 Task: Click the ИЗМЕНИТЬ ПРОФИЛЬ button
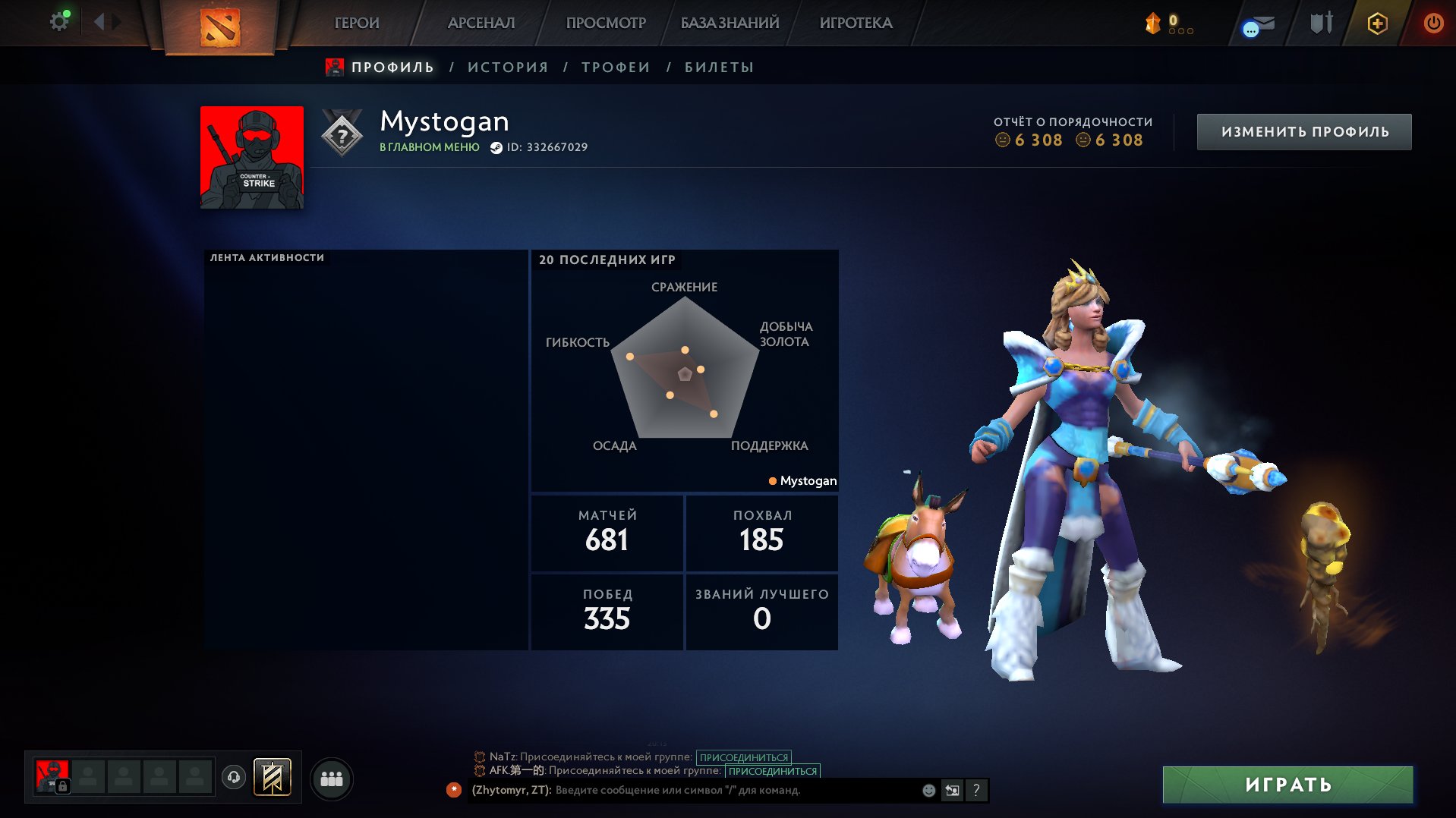(1304, 132)
